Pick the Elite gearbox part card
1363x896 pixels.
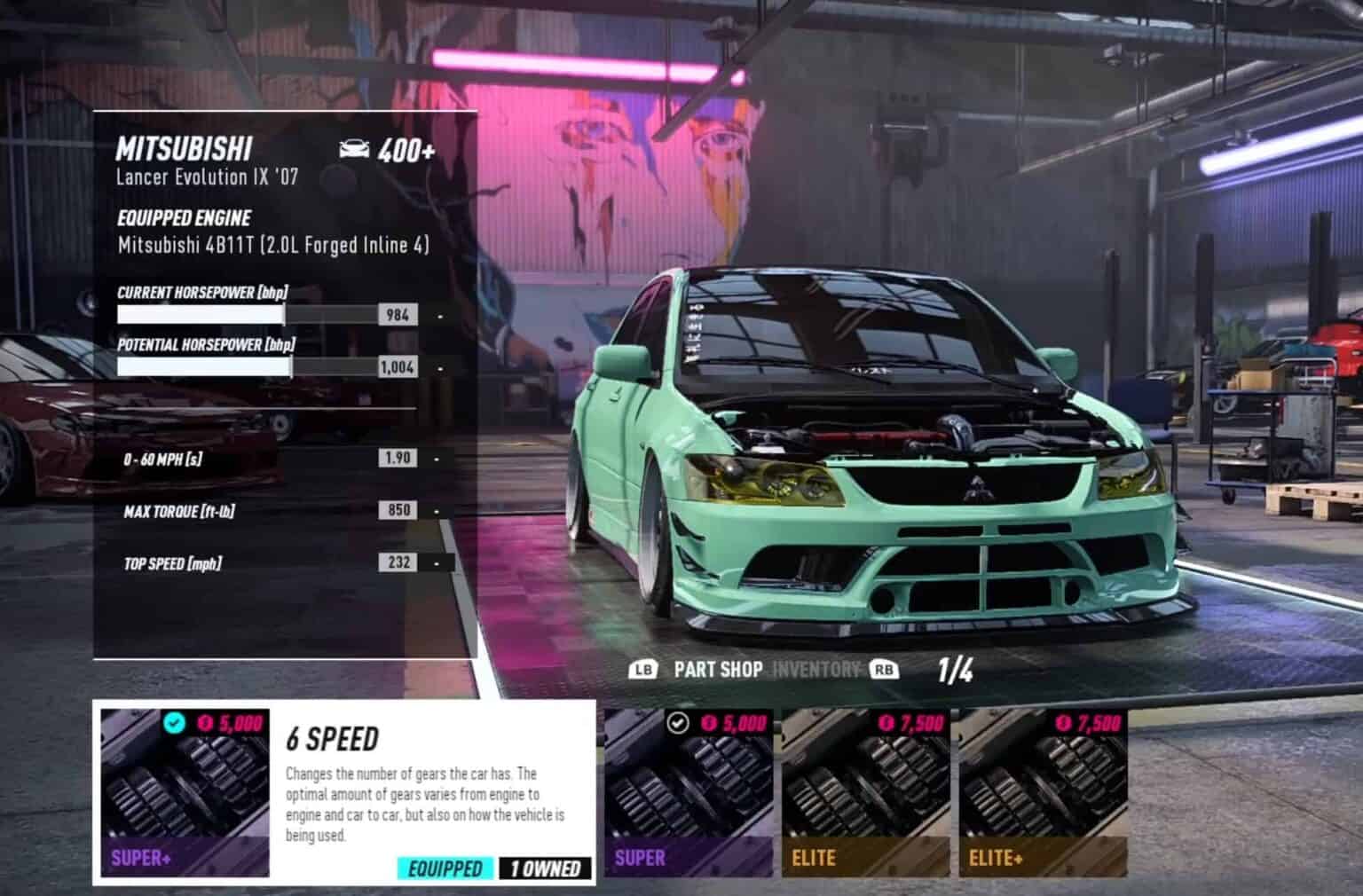coord(865,793)
